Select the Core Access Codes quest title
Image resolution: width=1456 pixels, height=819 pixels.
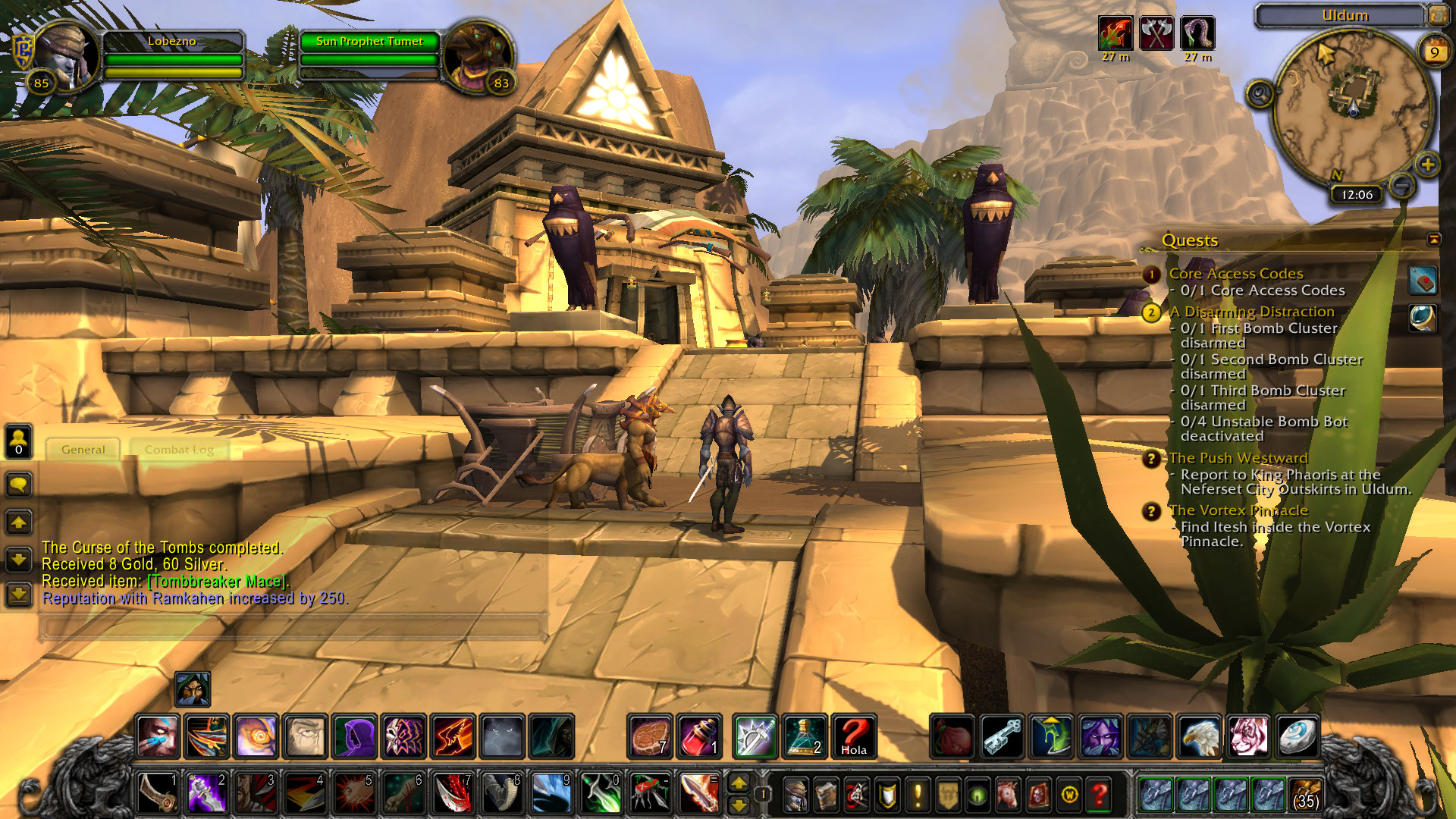click(x=1235, y=274)
